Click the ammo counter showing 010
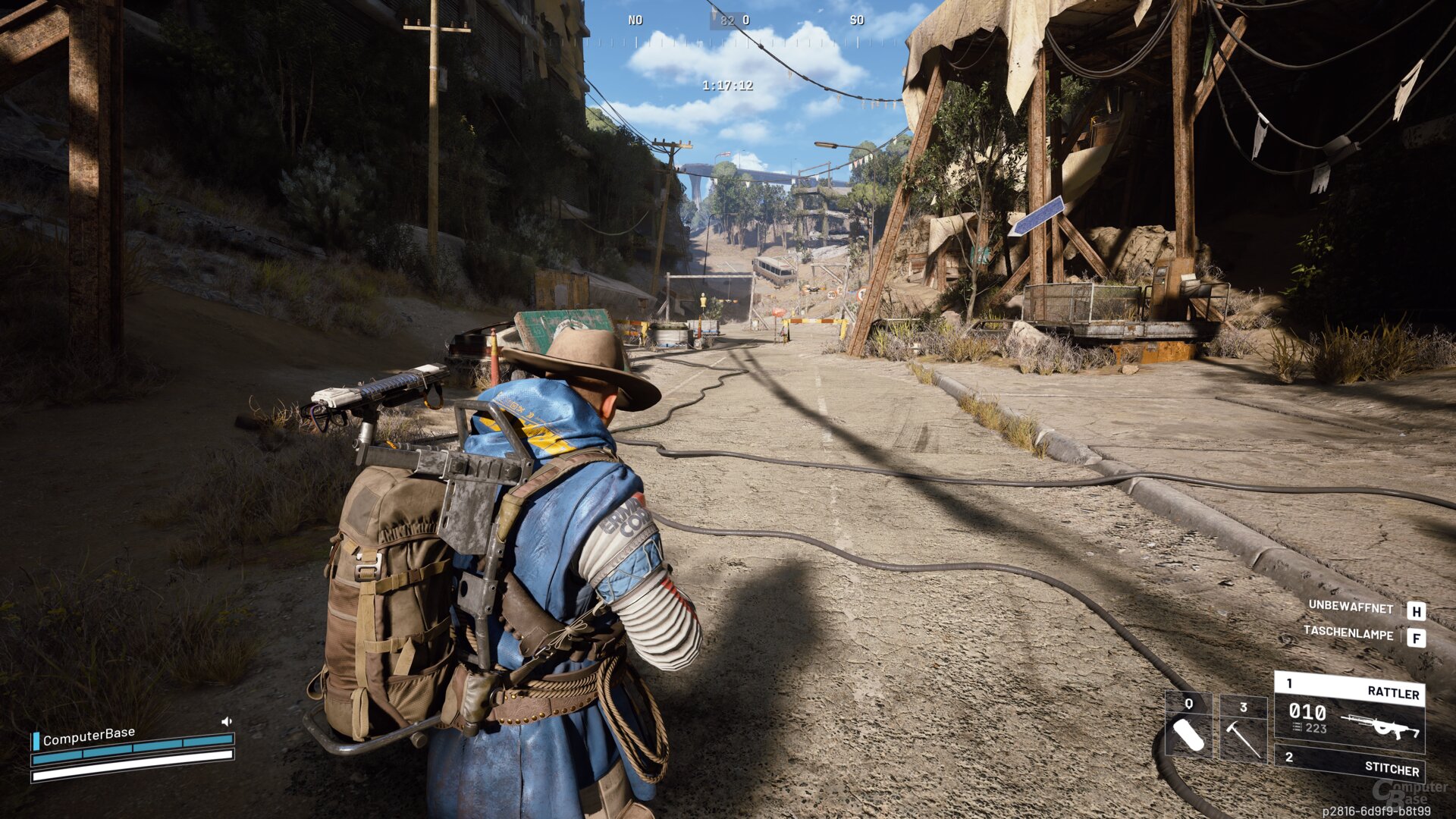The image size is (1456, 819). [x=1307, y=711]
